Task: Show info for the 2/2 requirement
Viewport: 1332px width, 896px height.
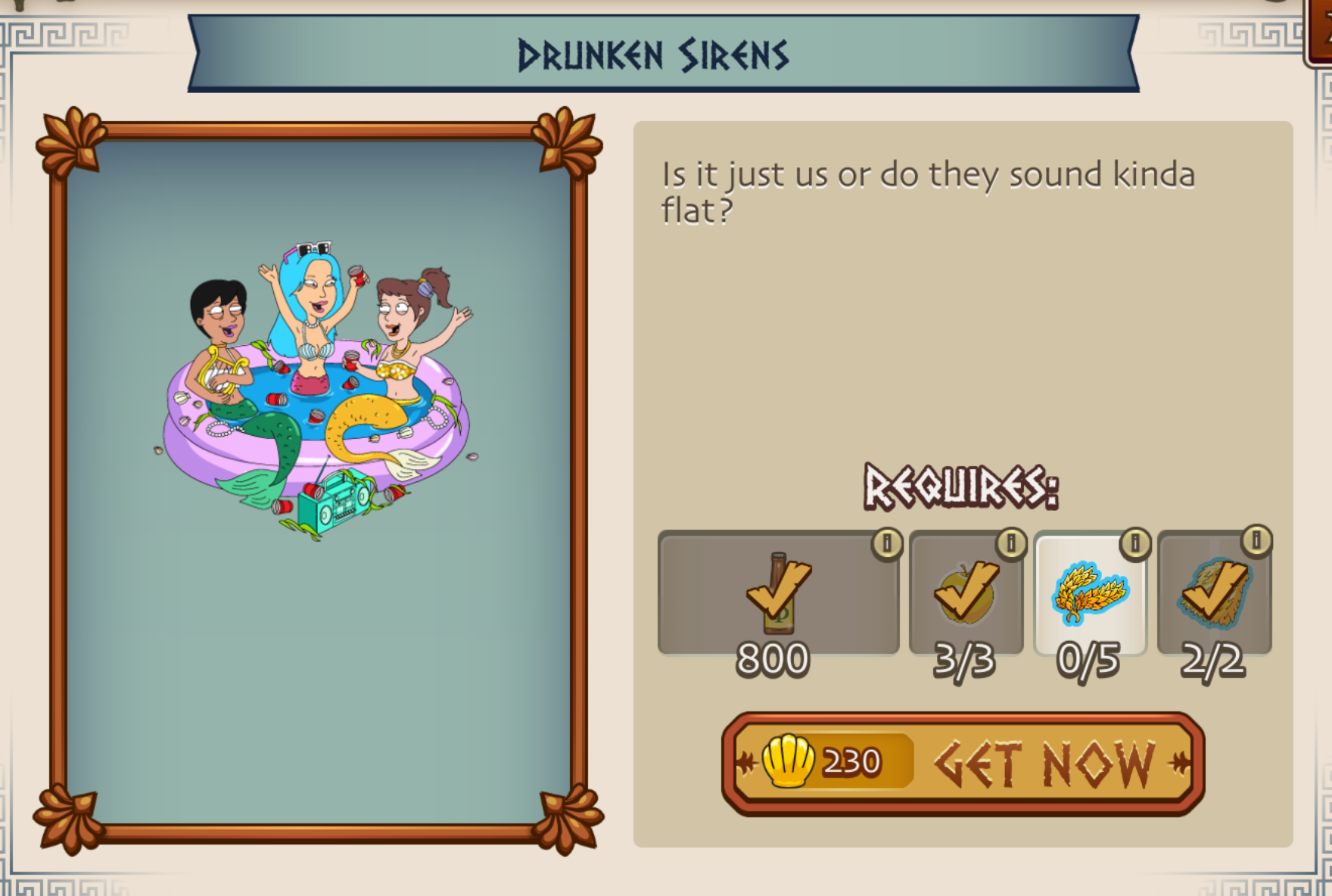Action: (1256, 541)
